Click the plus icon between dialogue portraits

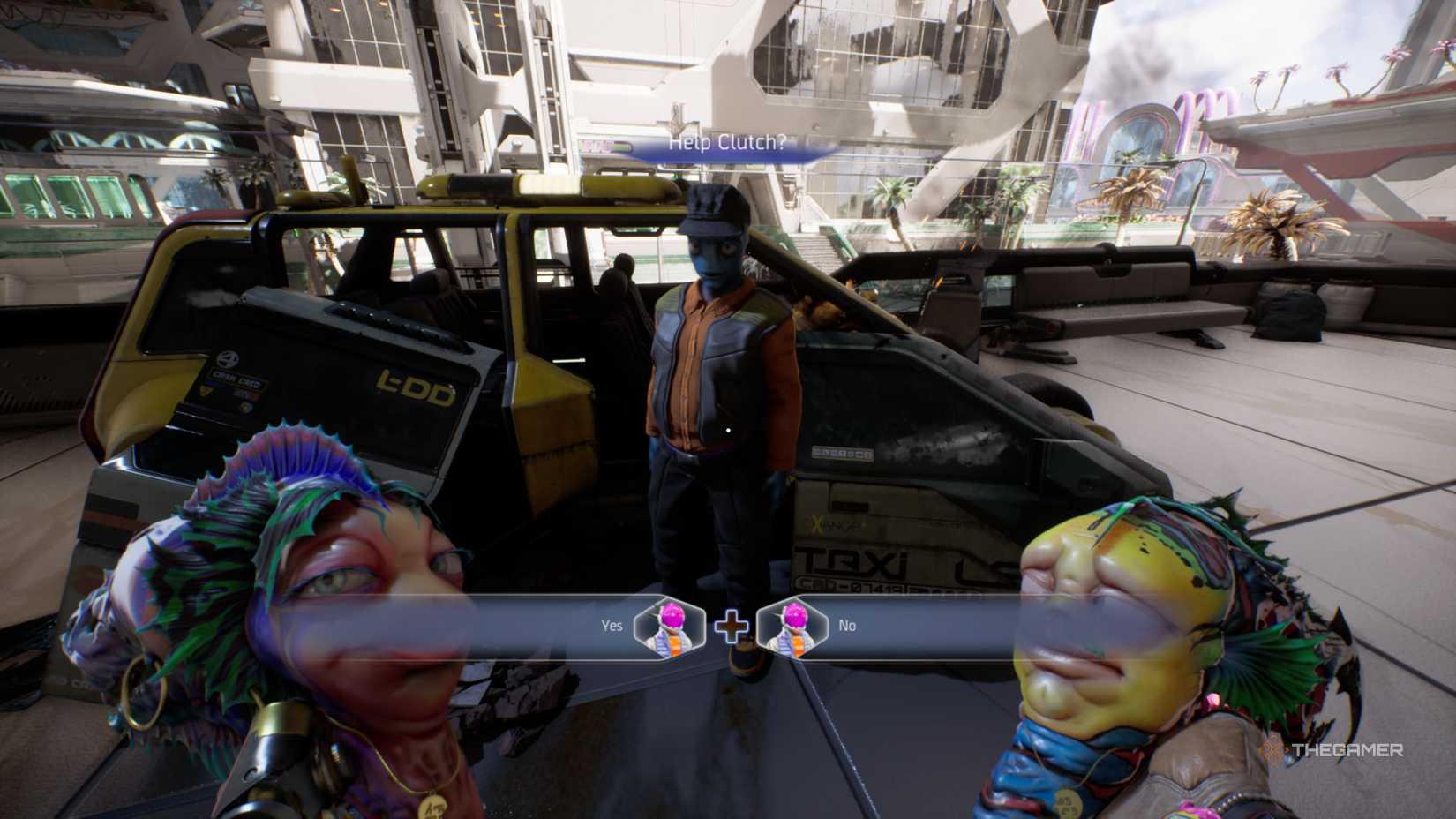730,628
